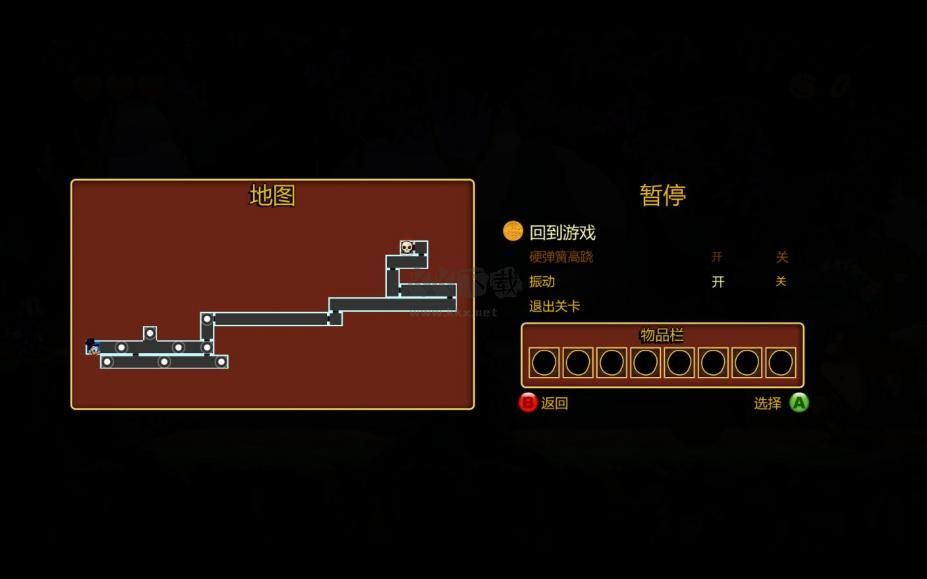This screenshot has width=927, height=579.
Task: Click the player position marker on the map
Action: 92,346
